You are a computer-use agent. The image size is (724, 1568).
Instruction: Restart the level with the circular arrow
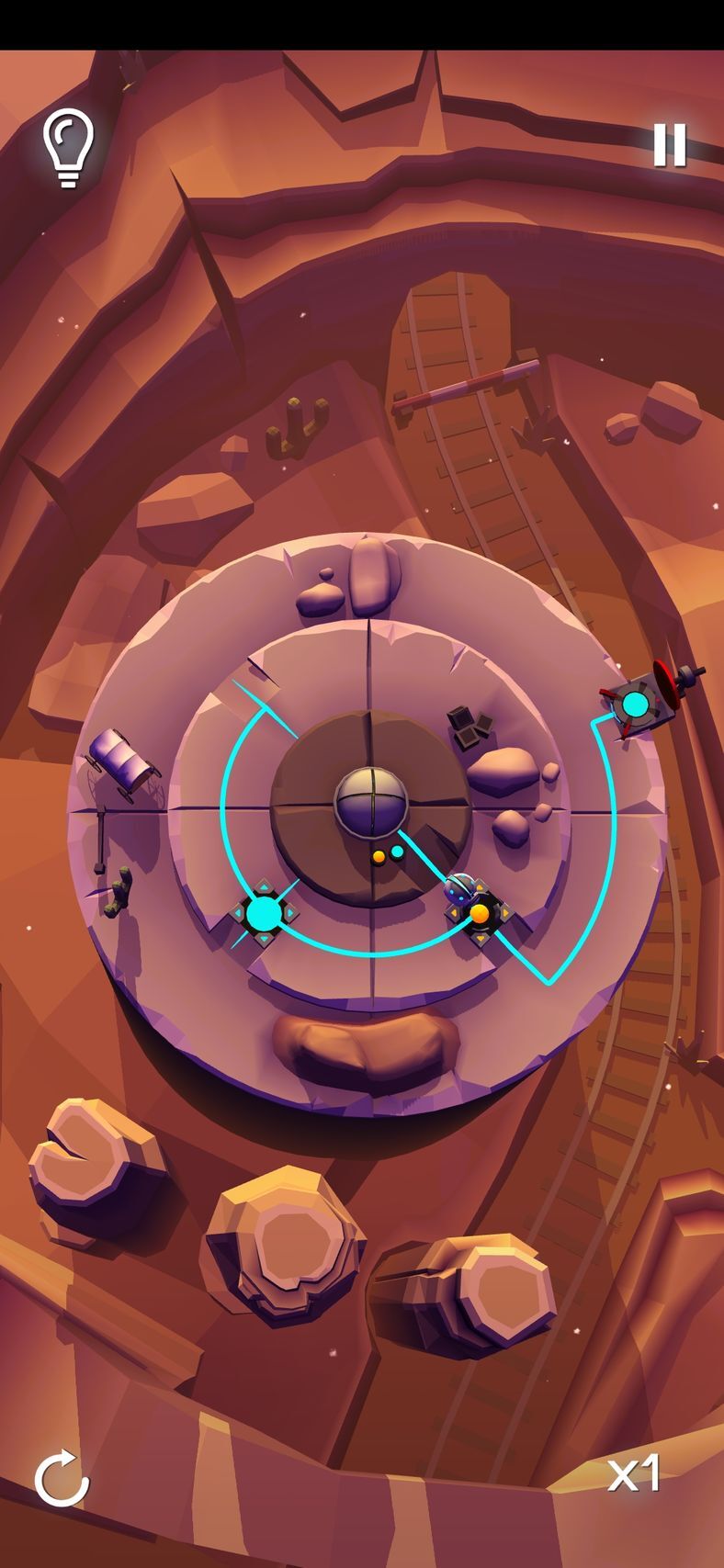(62, 1478)
